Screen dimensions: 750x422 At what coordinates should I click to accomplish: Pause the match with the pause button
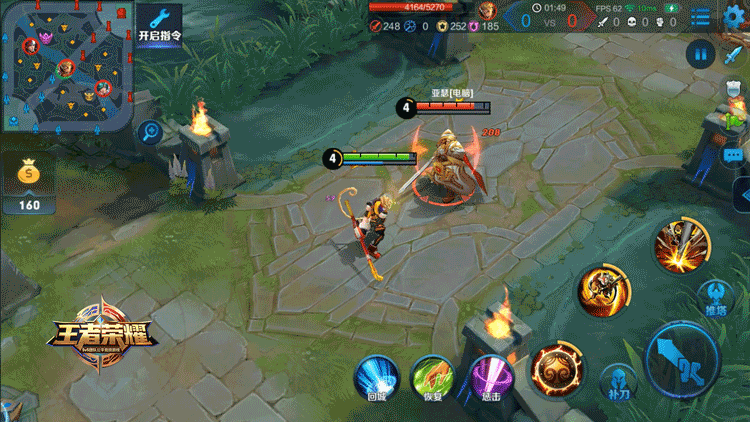coord(701,54)
